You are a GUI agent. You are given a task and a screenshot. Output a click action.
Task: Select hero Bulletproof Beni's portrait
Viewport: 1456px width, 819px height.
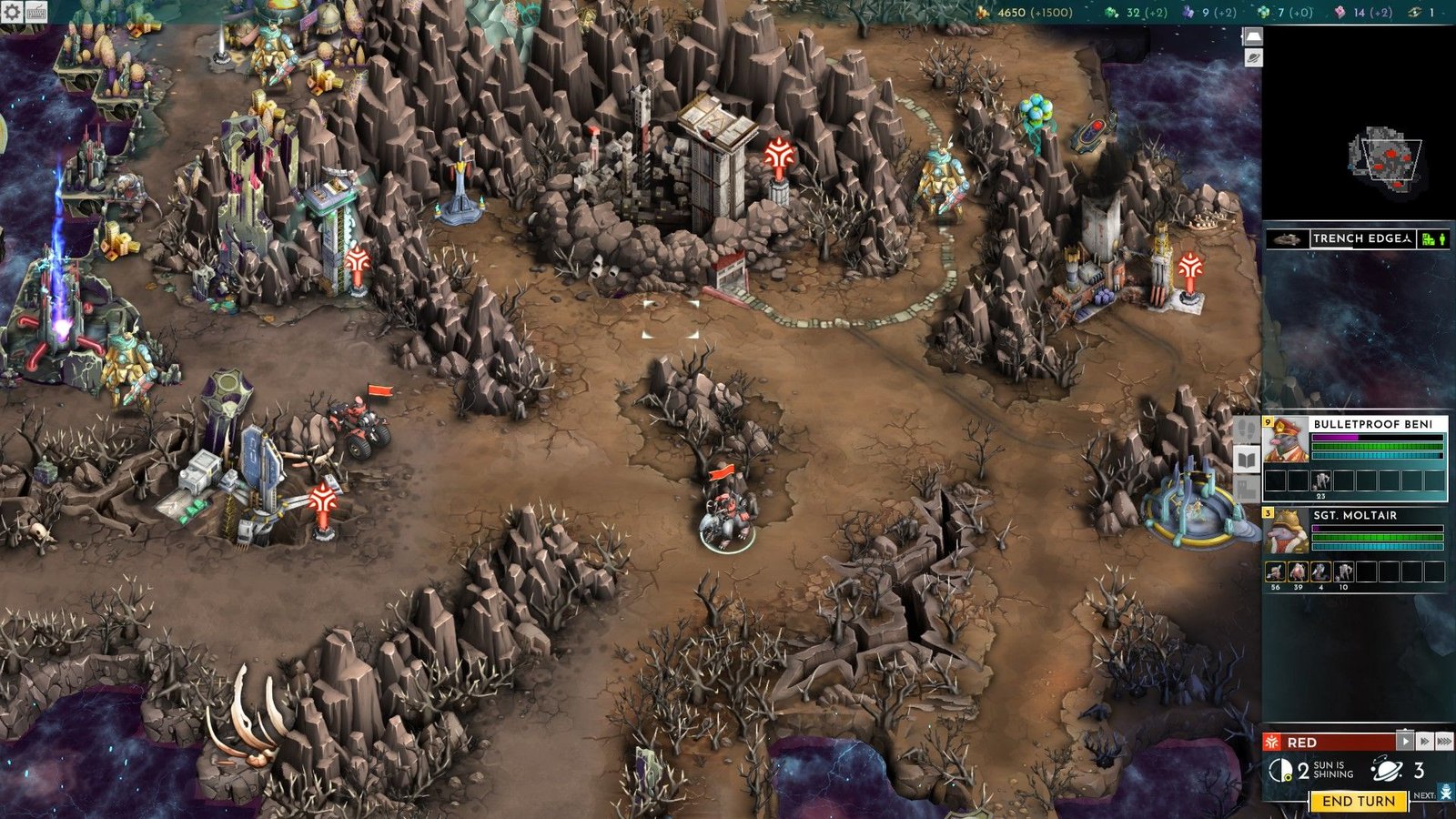[1287, 440]
